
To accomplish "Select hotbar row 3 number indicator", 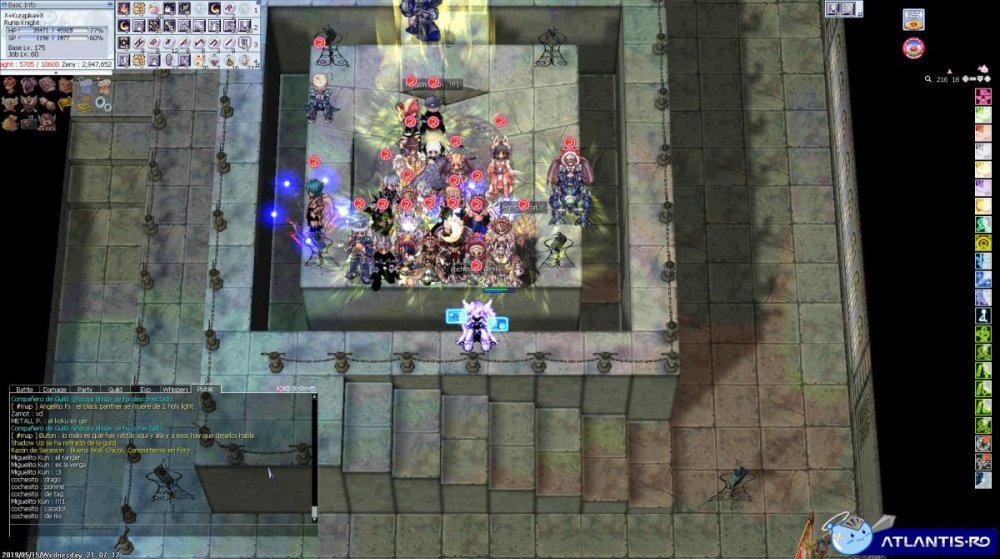I will tap(256, 44).
